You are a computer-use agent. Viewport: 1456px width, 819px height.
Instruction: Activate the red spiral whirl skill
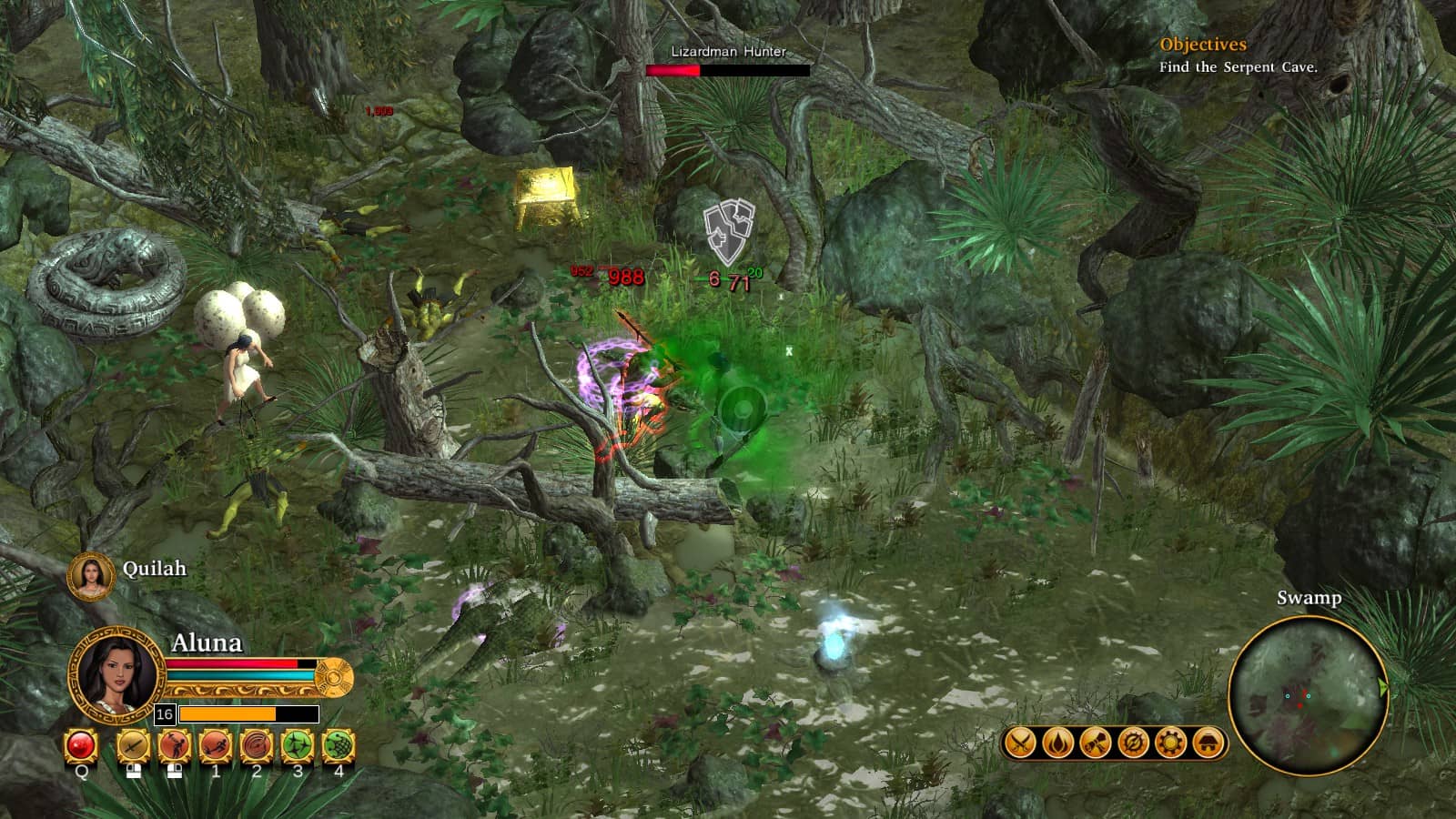pyautogui.click(x=257, y=746)
